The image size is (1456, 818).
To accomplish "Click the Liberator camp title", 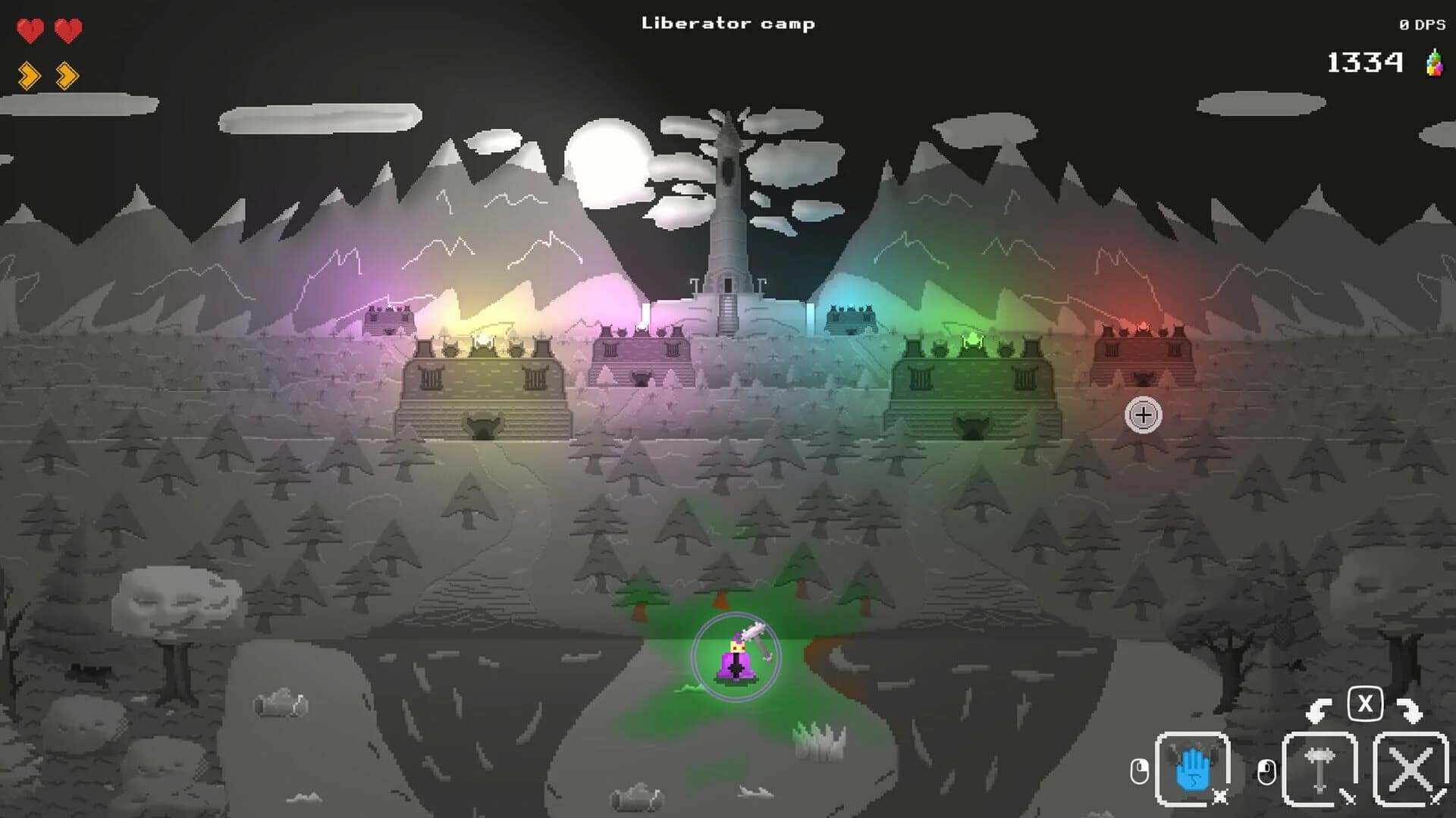I will (x=727, y=23).
